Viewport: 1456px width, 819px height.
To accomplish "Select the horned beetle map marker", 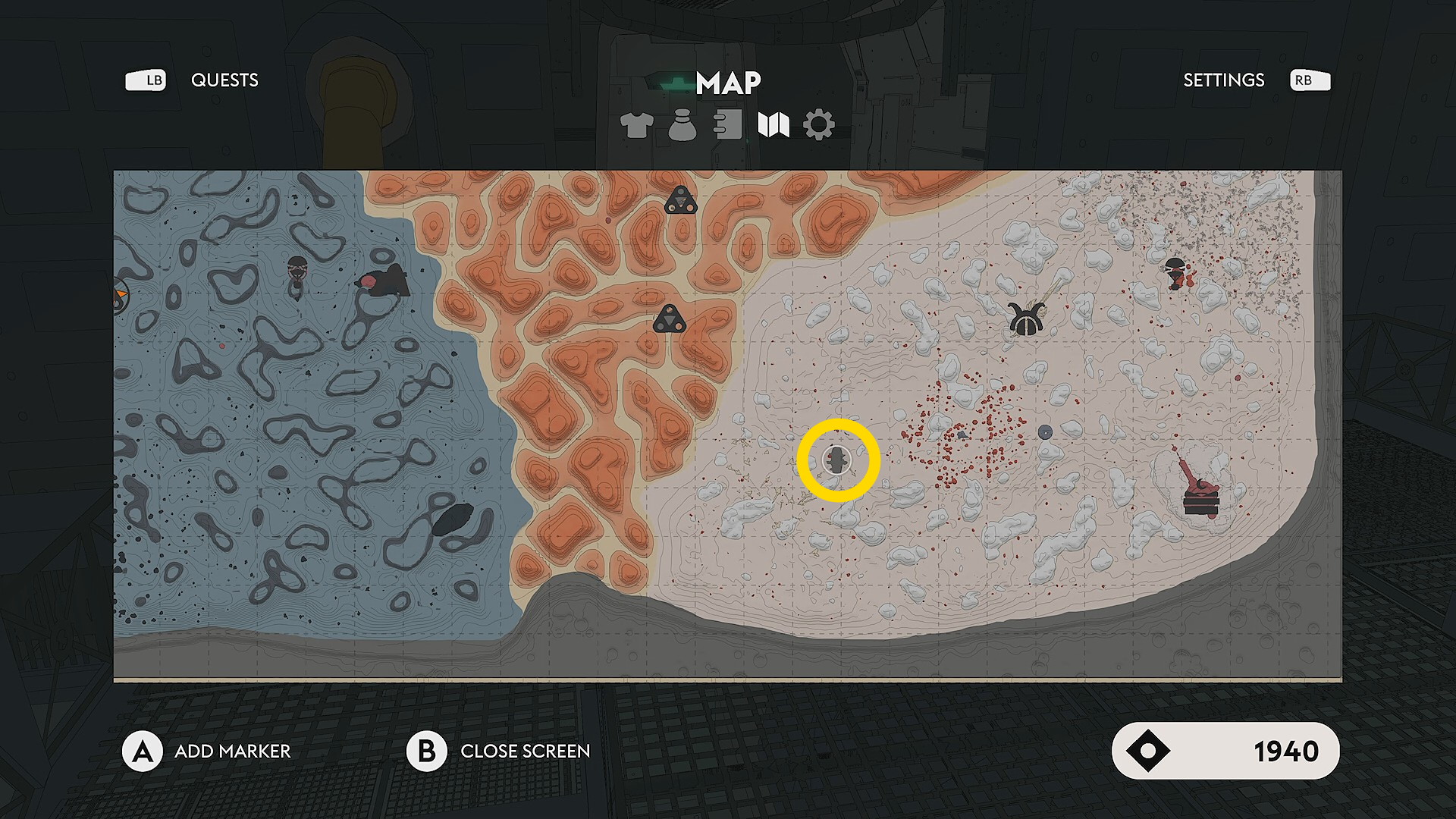I will click(x=1027, y=318).
